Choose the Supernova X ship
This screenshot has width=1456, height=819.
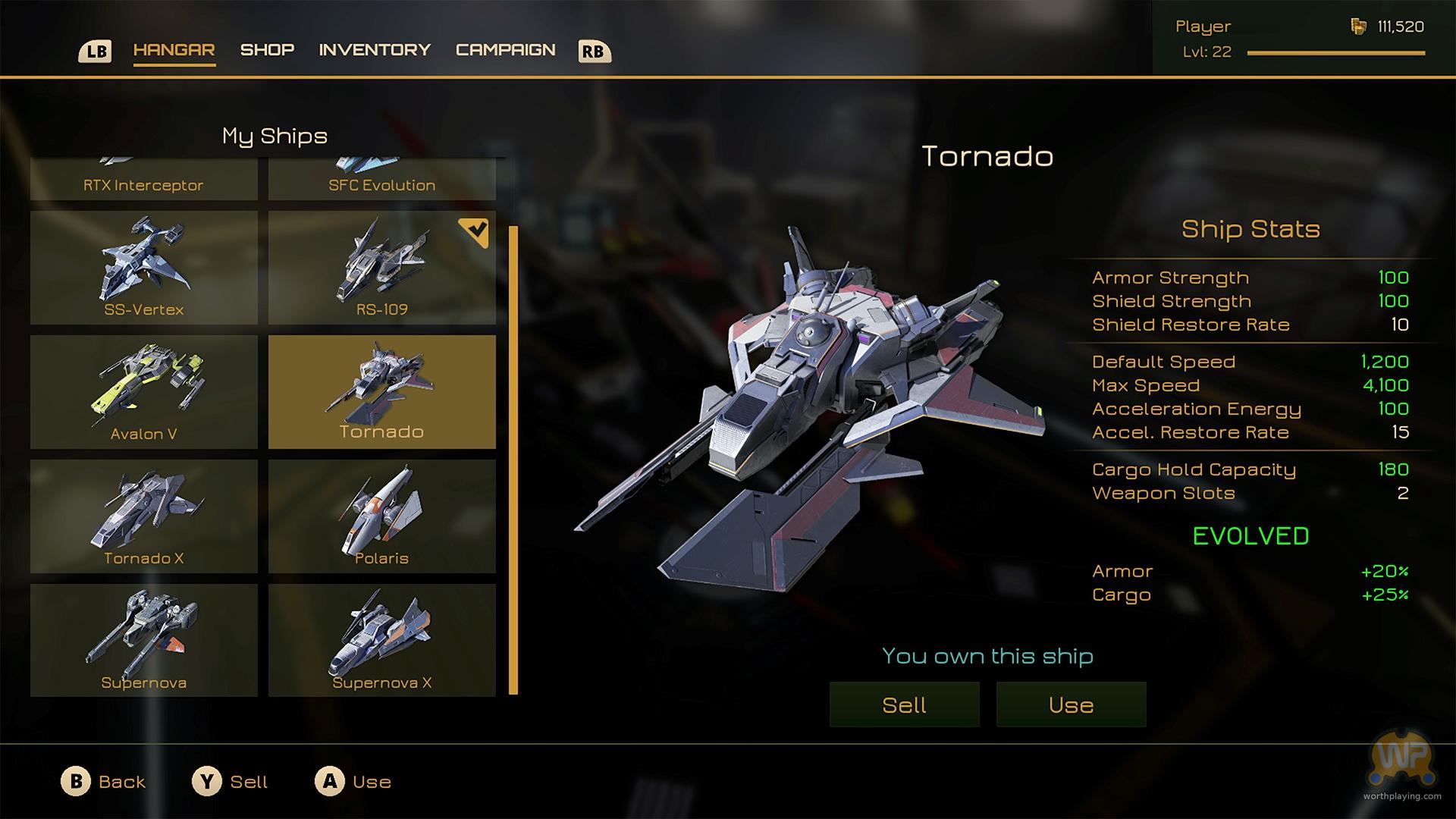coord(381,641)
